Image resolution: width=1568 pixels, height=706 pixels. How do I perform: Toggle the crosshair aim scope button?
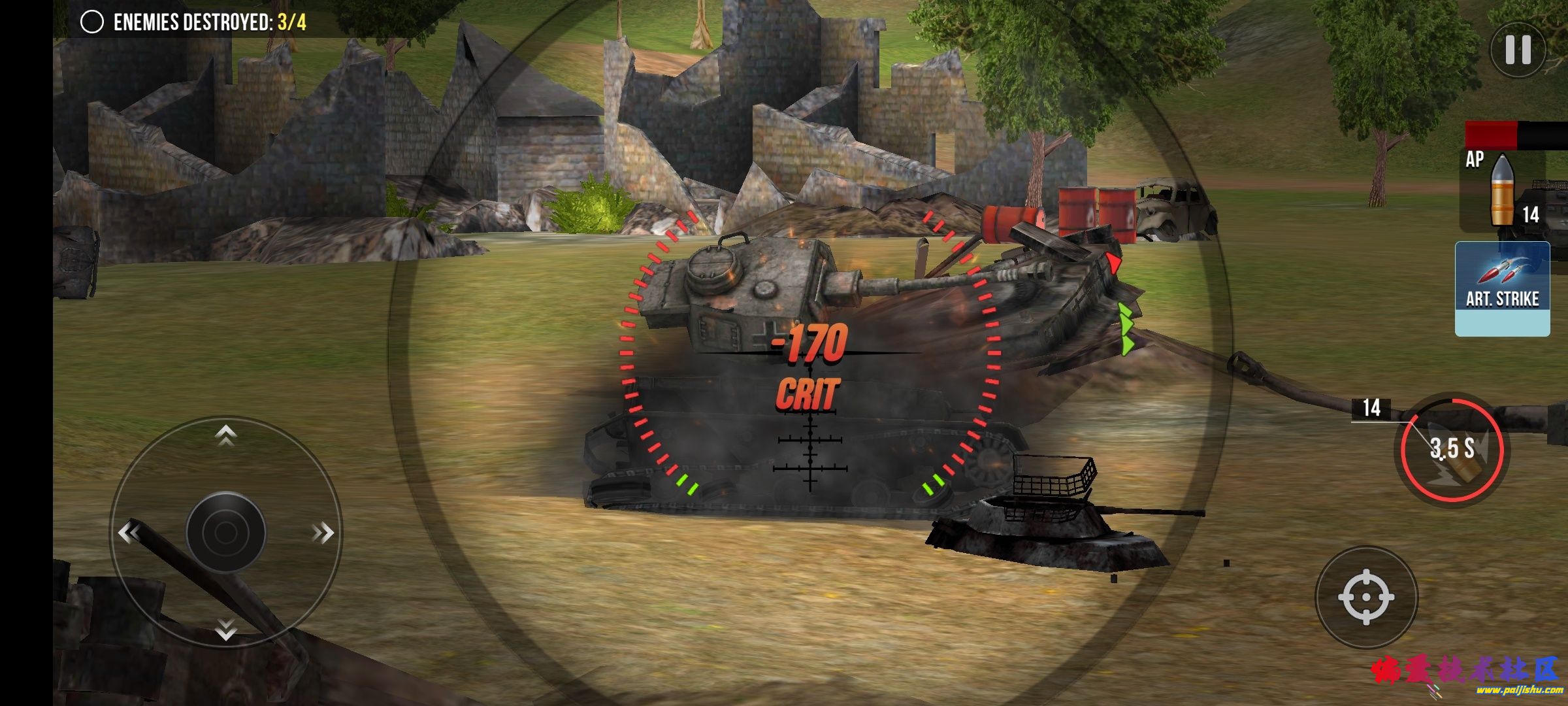[1366, 597]
